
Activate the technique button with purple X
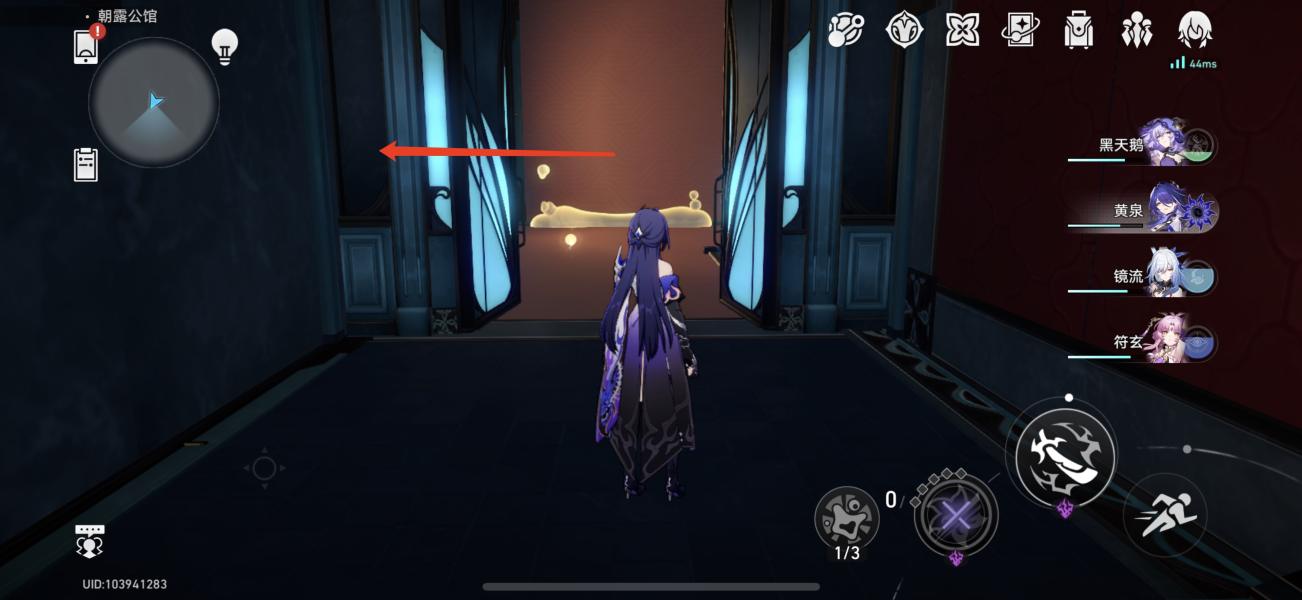[956, 516]
